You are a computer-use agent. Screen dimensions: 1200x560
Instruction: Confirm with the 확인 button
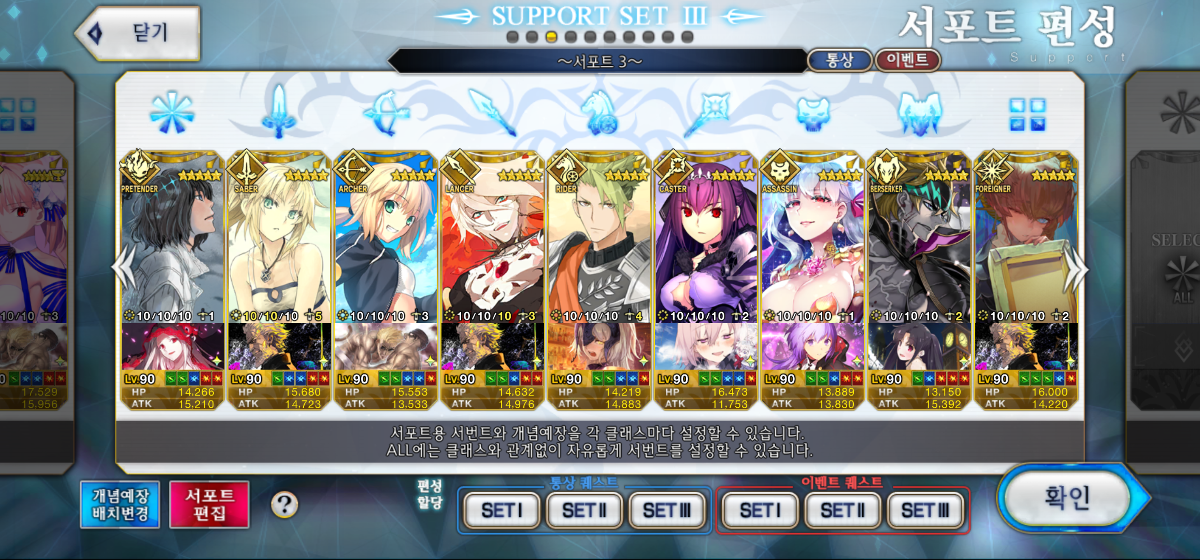tap(1067, 498)
